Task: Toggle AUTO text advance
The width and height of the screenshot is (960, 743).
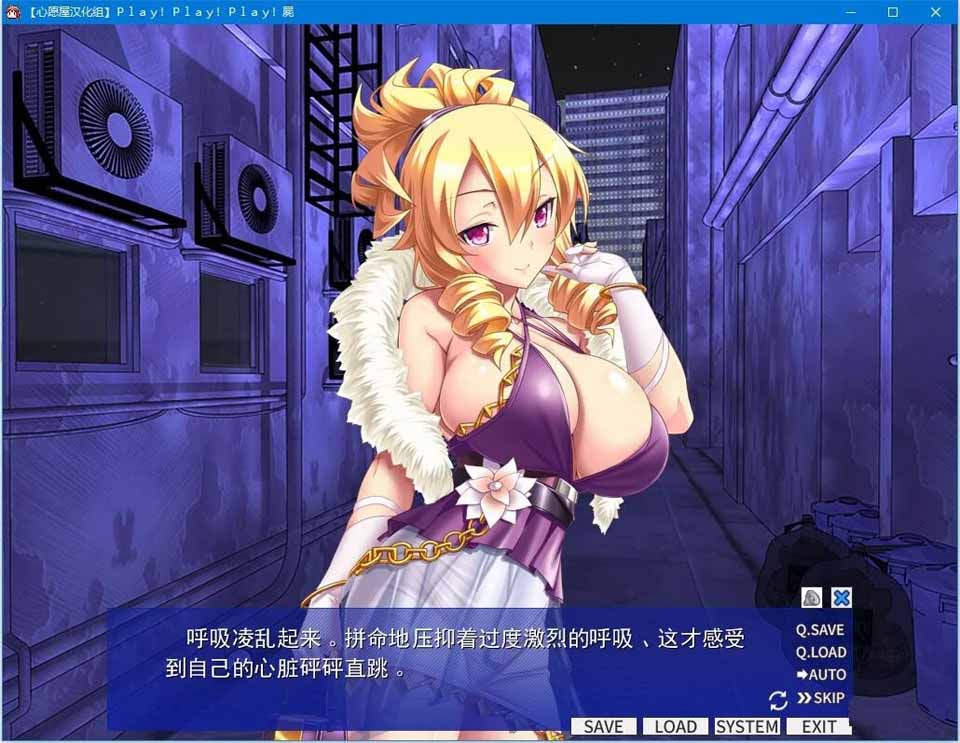Action: (x=821, y=675)
